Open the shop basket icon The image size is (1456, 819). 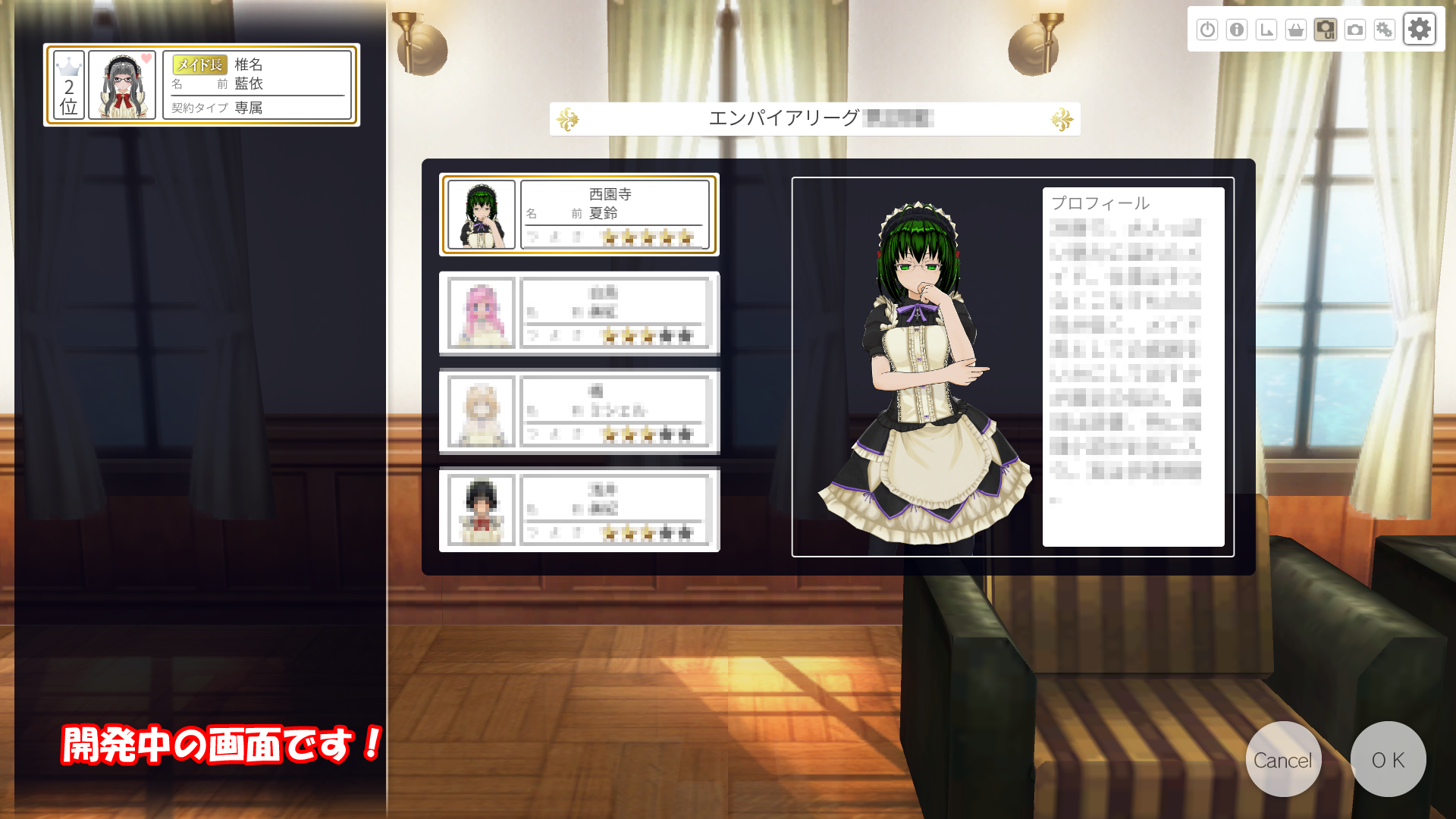[1296, 30]
